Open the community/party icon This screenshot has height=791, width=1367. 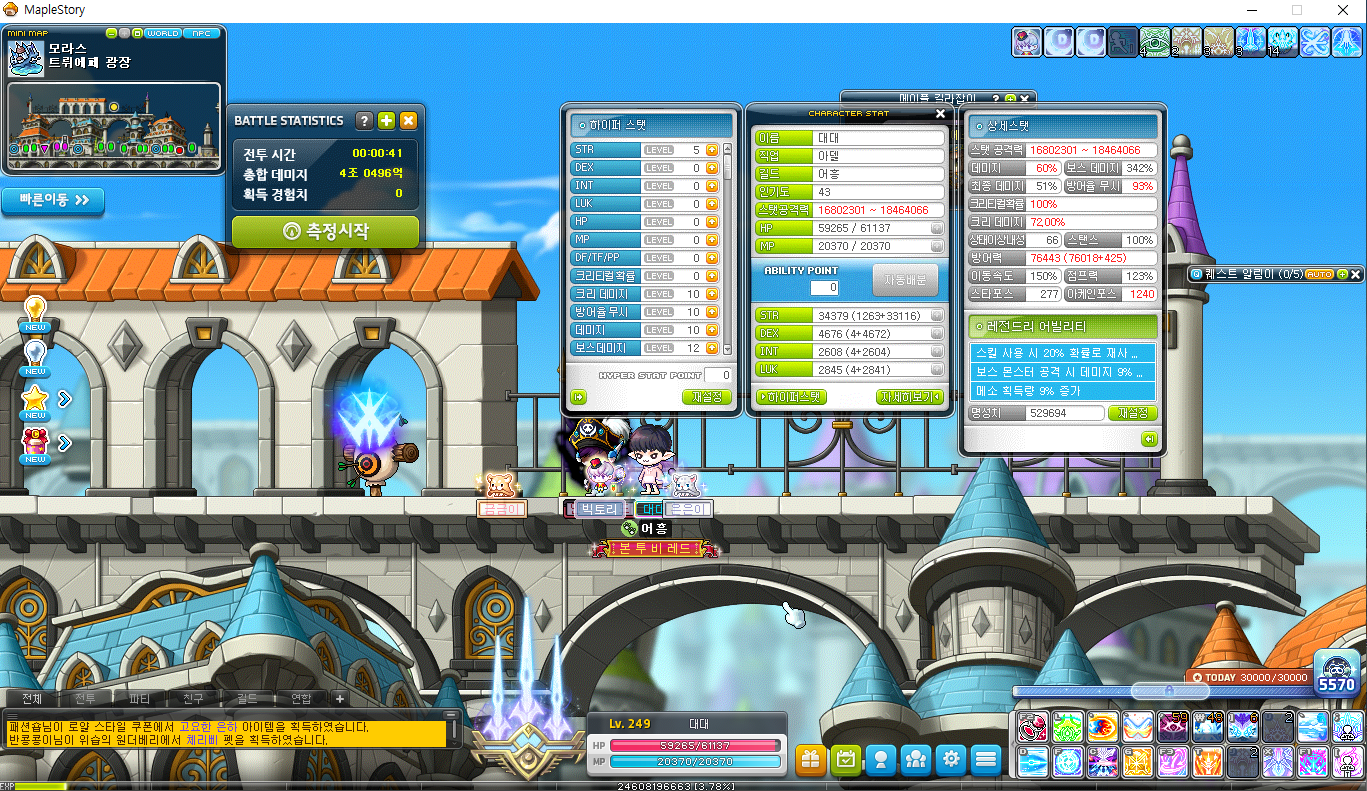pos(916,760)
